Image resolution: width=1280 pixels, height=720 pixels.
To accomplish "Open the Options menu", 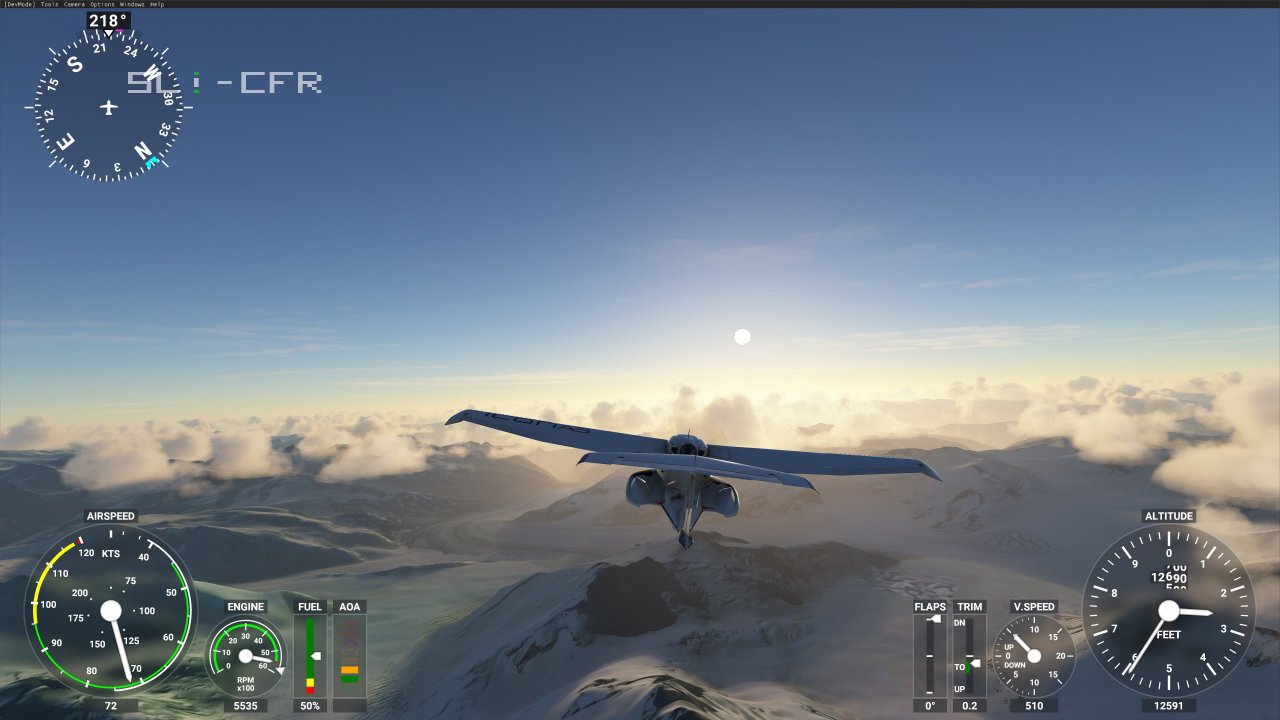I will point(101,4).
